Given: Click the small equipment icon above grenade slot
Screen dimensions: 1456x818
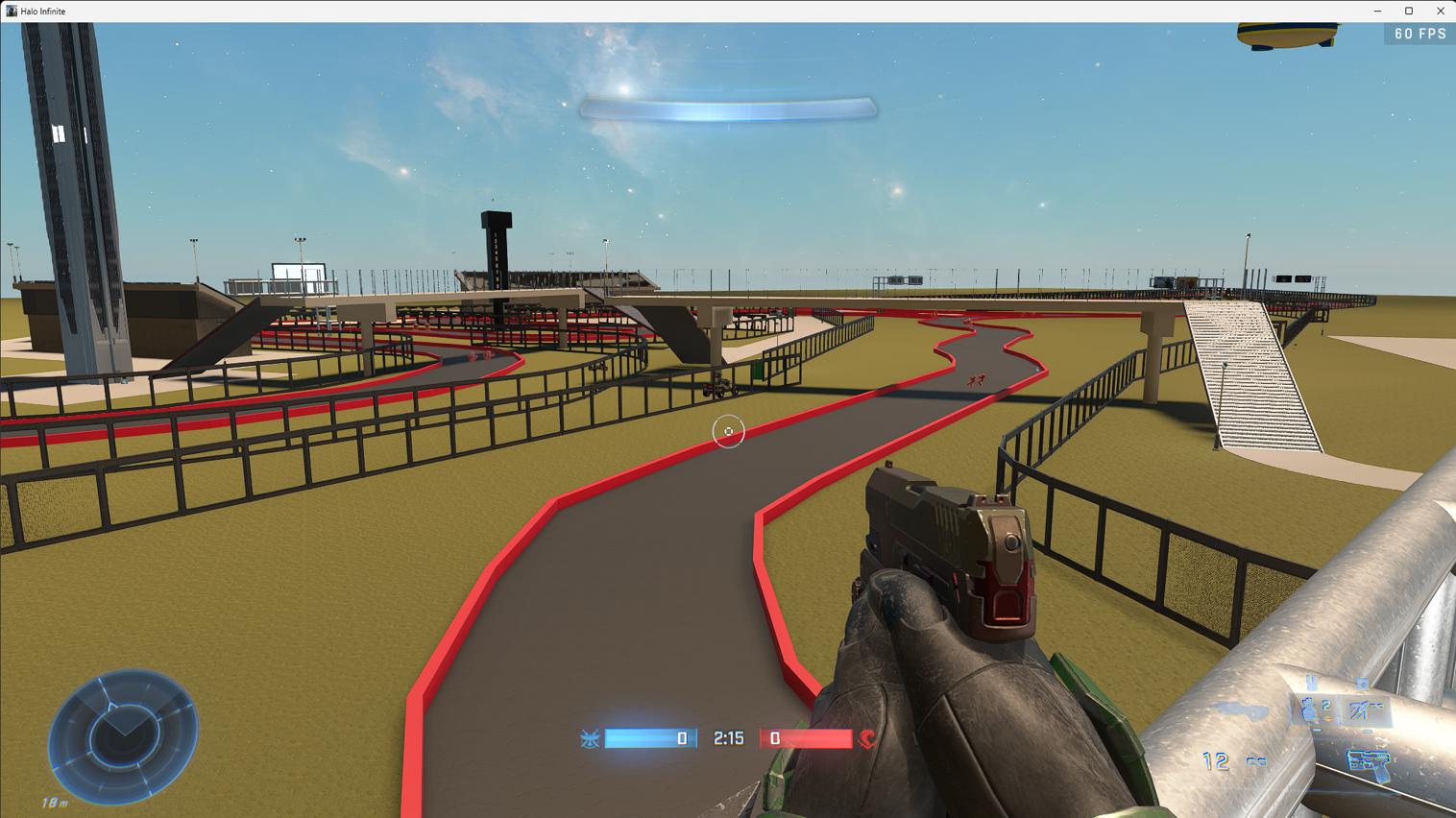Looking at the screenshot, I should [1311, 681].
